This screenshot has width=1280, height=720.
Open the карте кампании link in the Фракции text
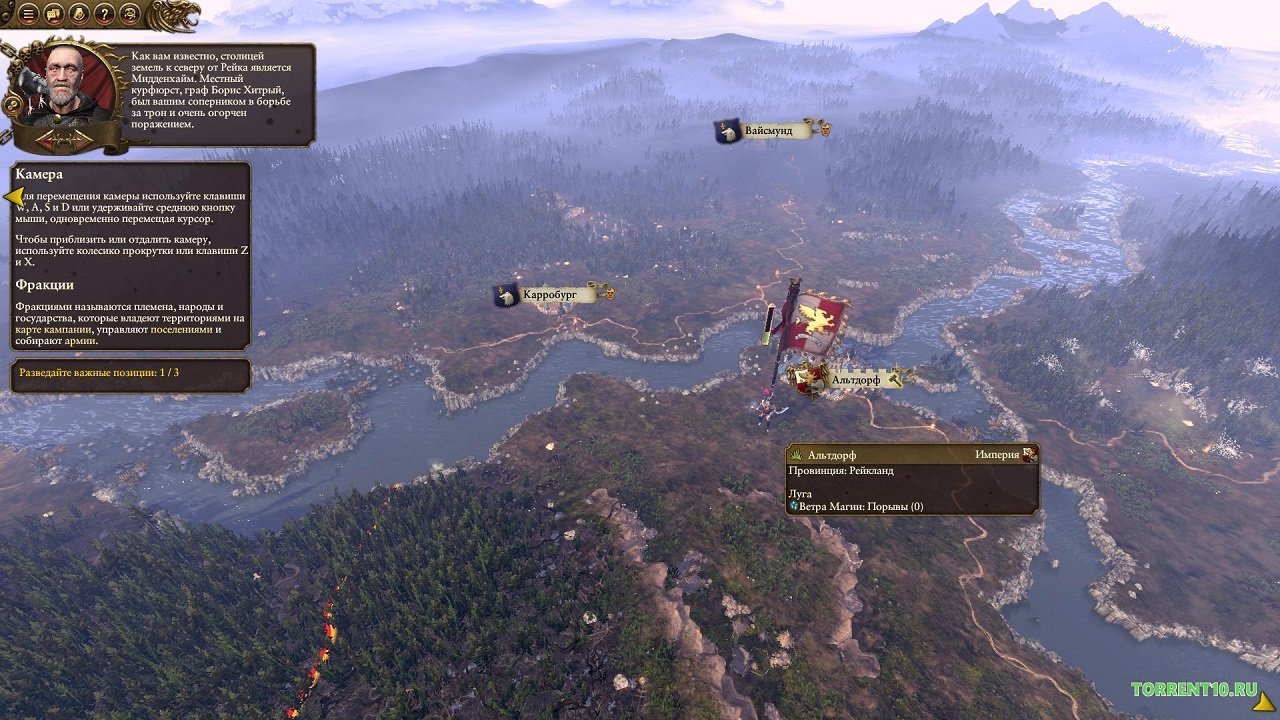coord(54,330)
